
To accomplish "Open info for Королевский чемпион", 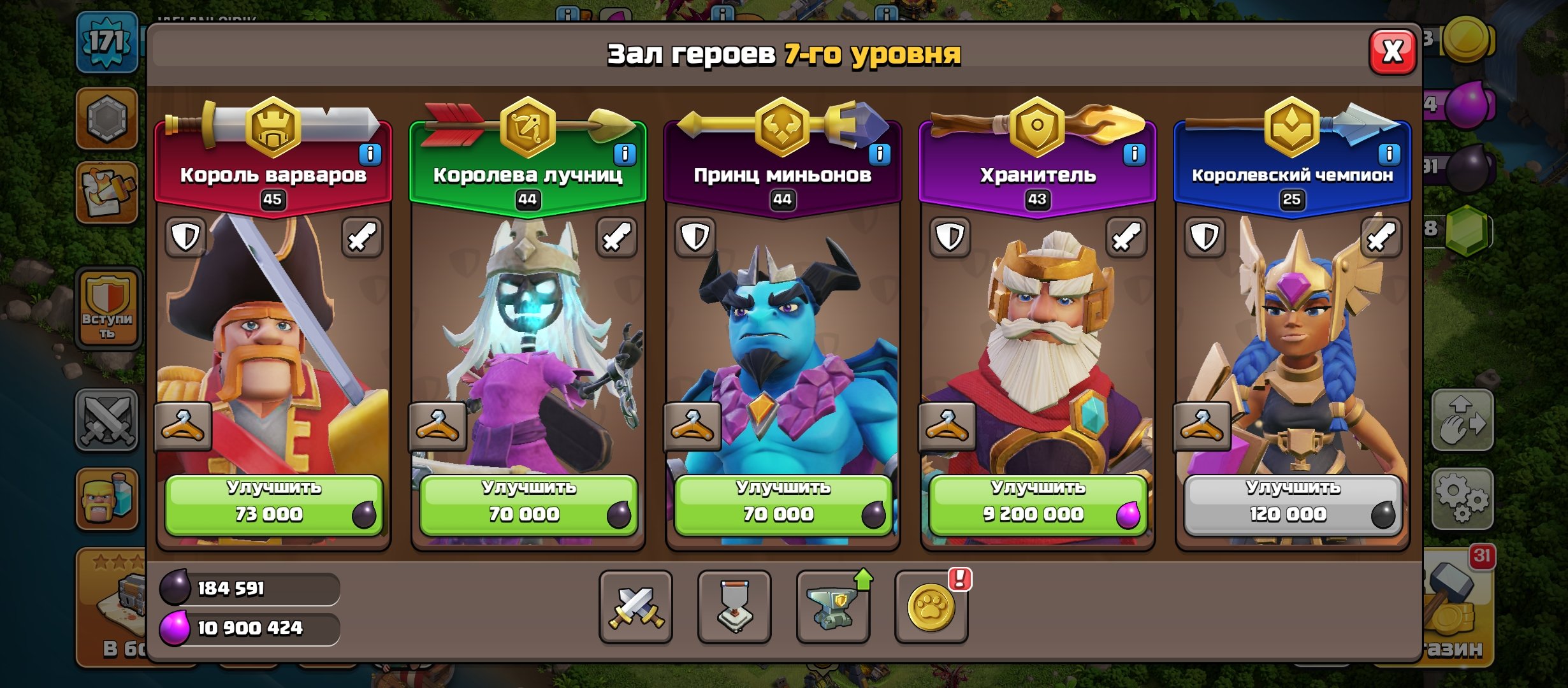I will pyautogui.click(x=1388, y=153).
